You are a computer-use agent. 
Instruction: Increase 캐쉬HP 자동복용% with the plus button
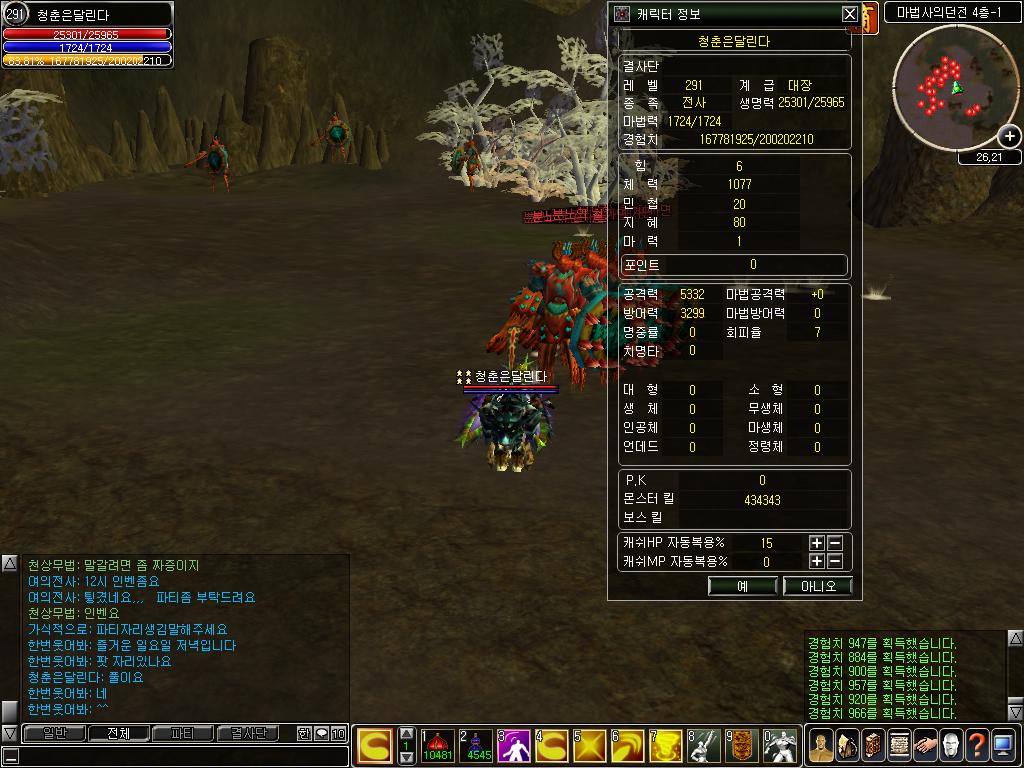pos(817,543)
